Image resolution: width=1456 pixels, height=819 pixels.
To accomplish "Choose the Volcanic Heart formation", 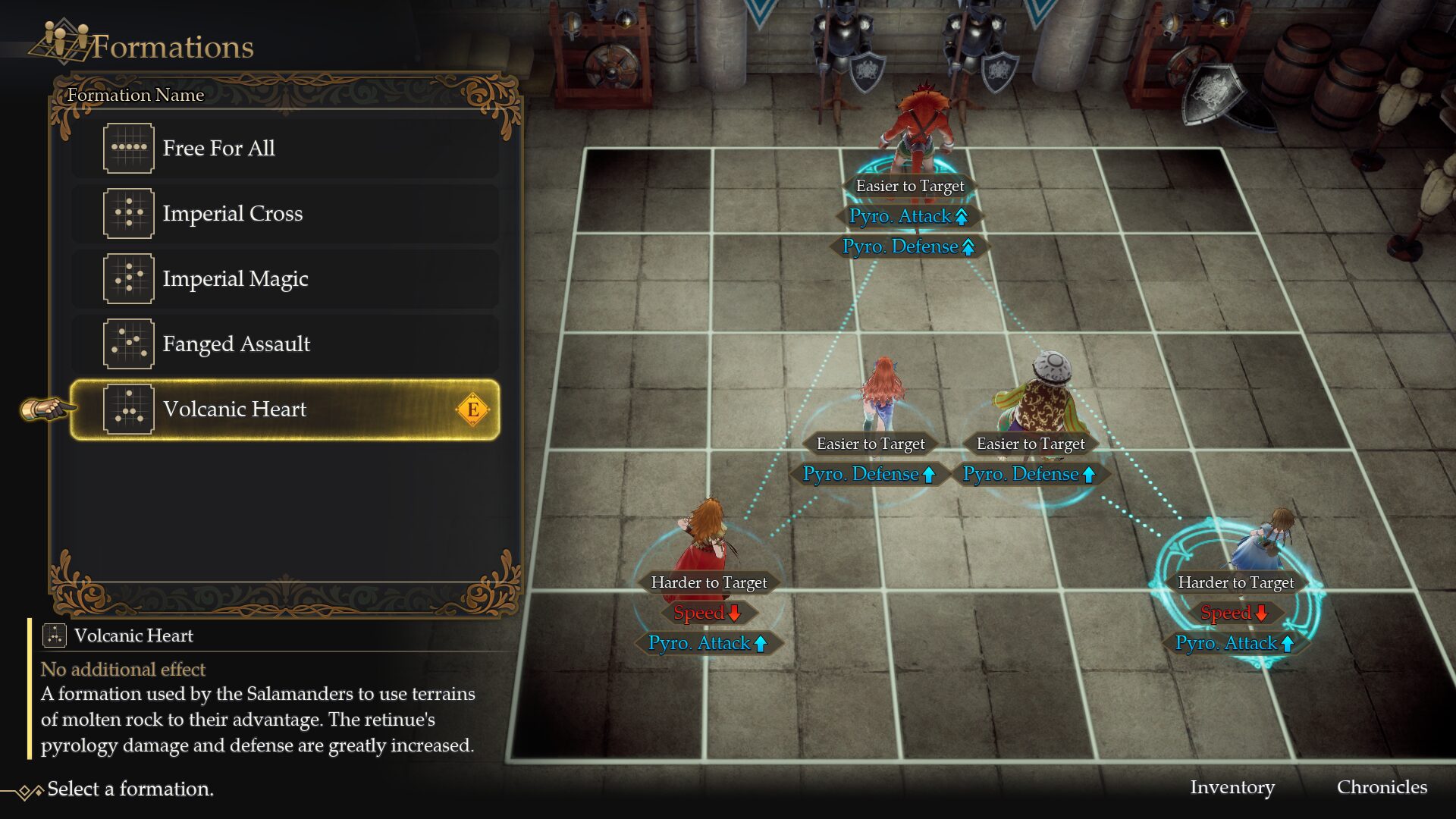I will [x=284, y=409].
